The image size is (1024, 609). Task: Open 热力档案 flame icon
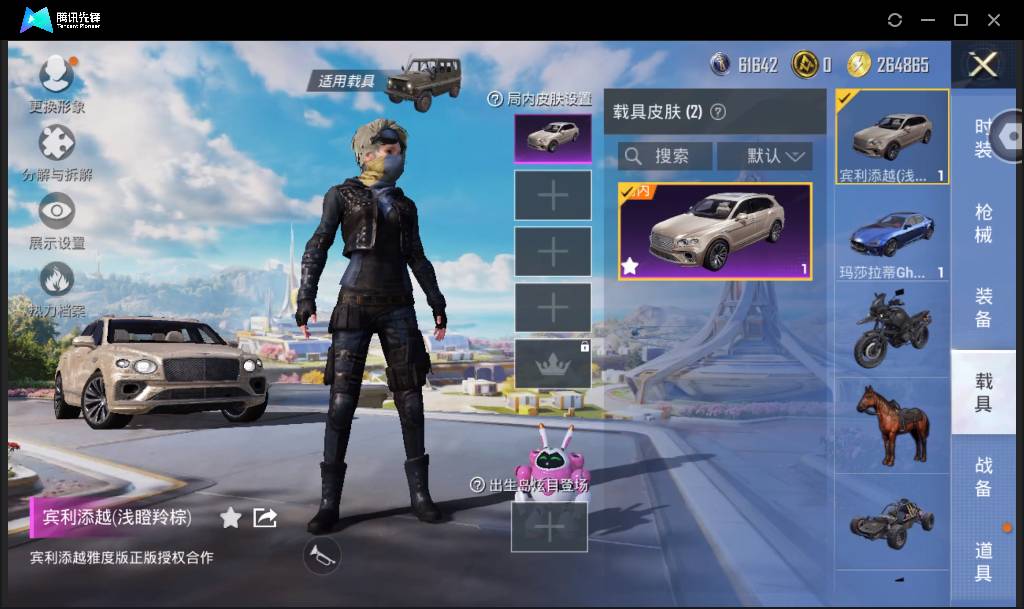(x=57, y=280)
